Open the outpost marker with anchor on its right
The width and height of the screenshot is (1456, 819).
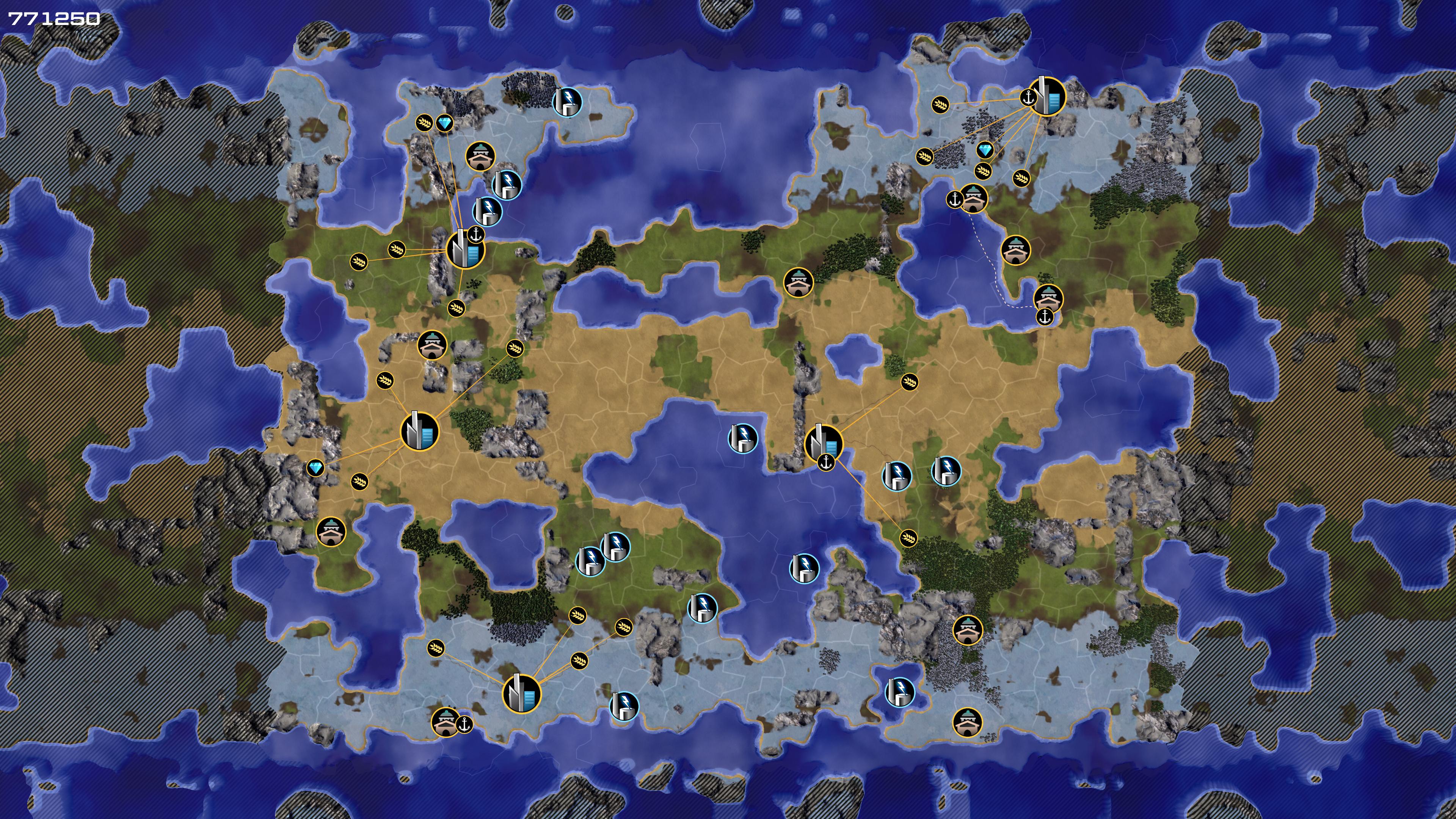point(446,722)
